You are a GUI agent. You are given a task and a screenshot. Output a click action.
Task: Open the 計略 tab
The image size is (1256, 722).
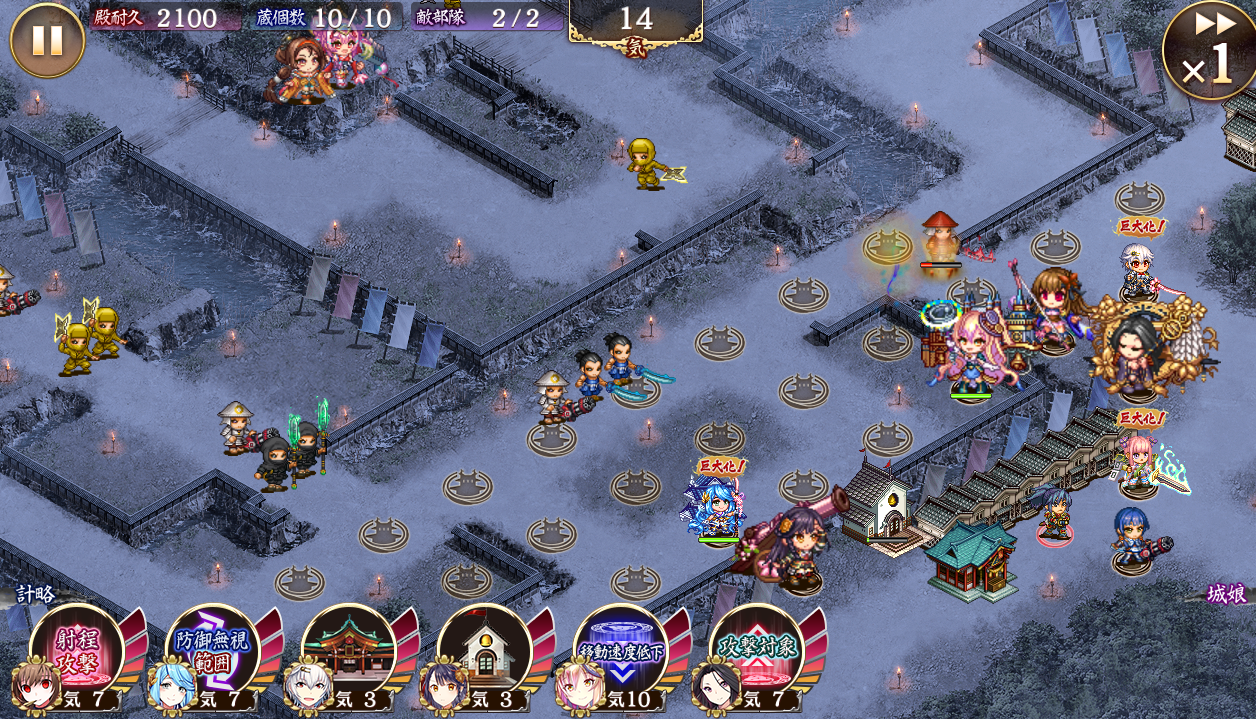coord(35,593)
